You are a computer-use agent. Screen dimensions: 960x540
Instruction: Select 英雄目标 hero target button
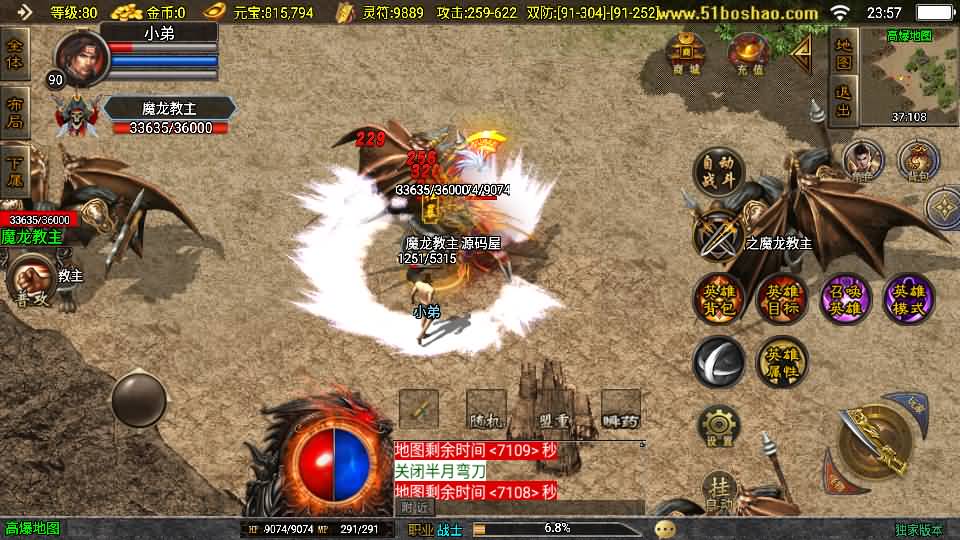pos(781,299)
